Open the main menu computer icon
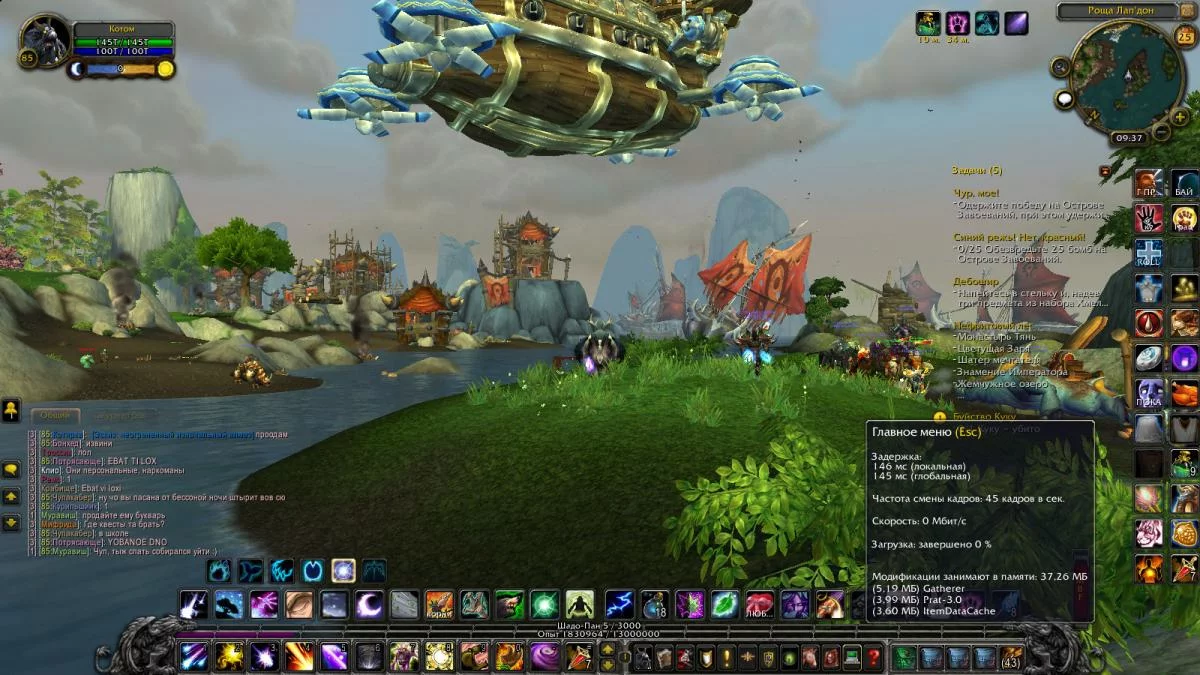This screenshot has width=1200, height=675. point(852,657)
